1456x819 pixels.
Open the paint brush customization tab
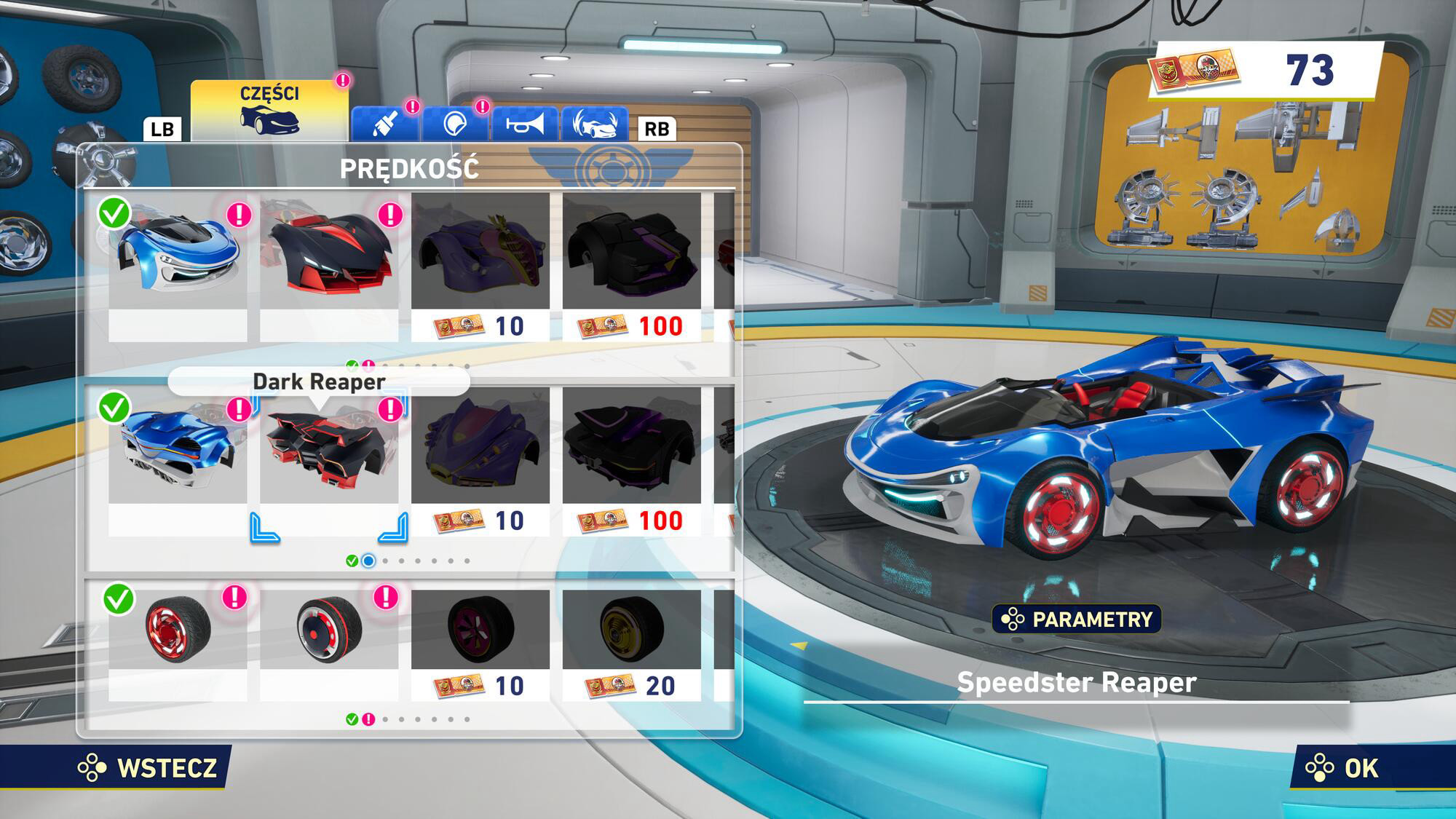pos(385,124)
